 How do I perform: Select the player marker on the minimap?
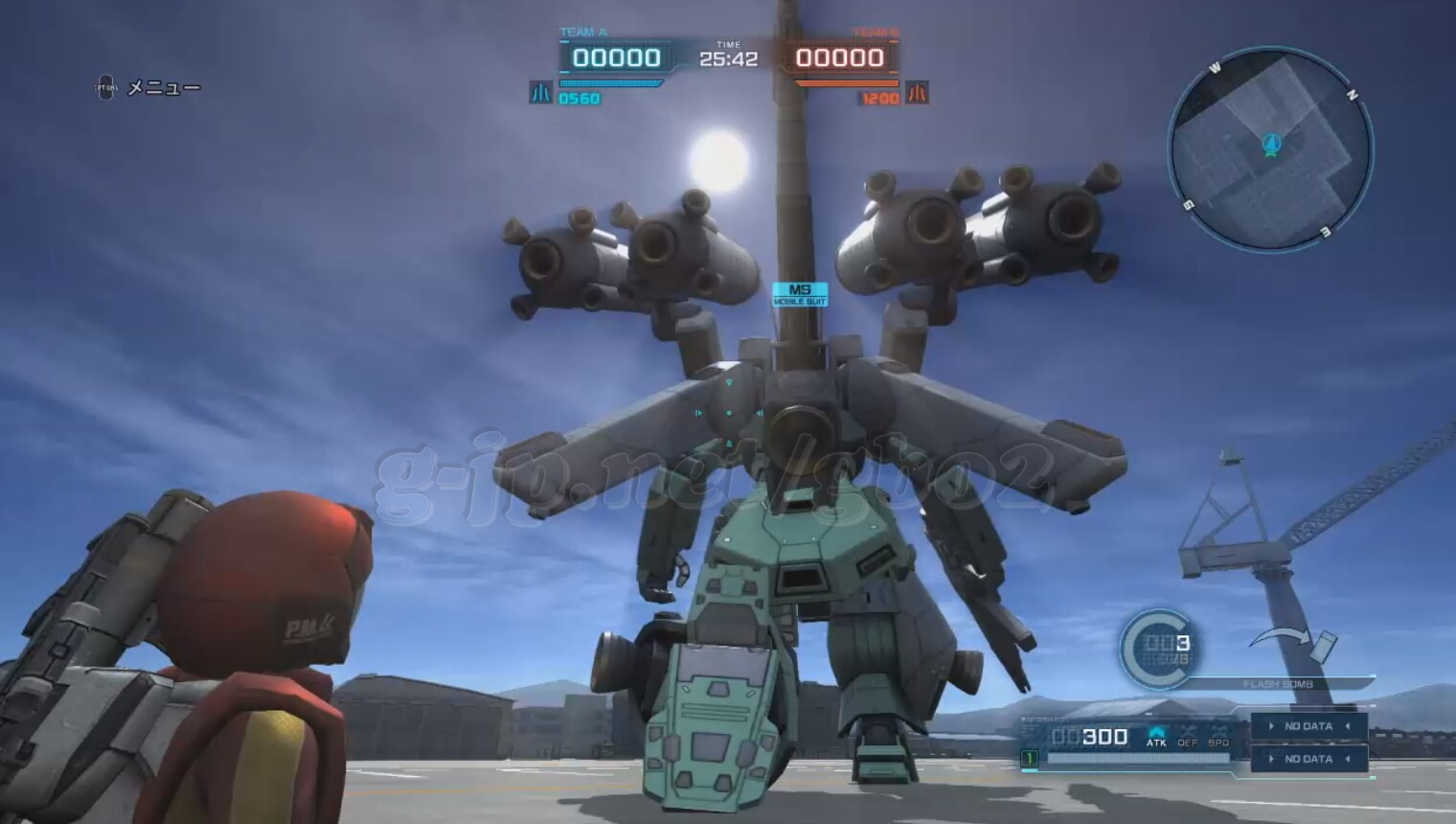tap(1271, 145)
